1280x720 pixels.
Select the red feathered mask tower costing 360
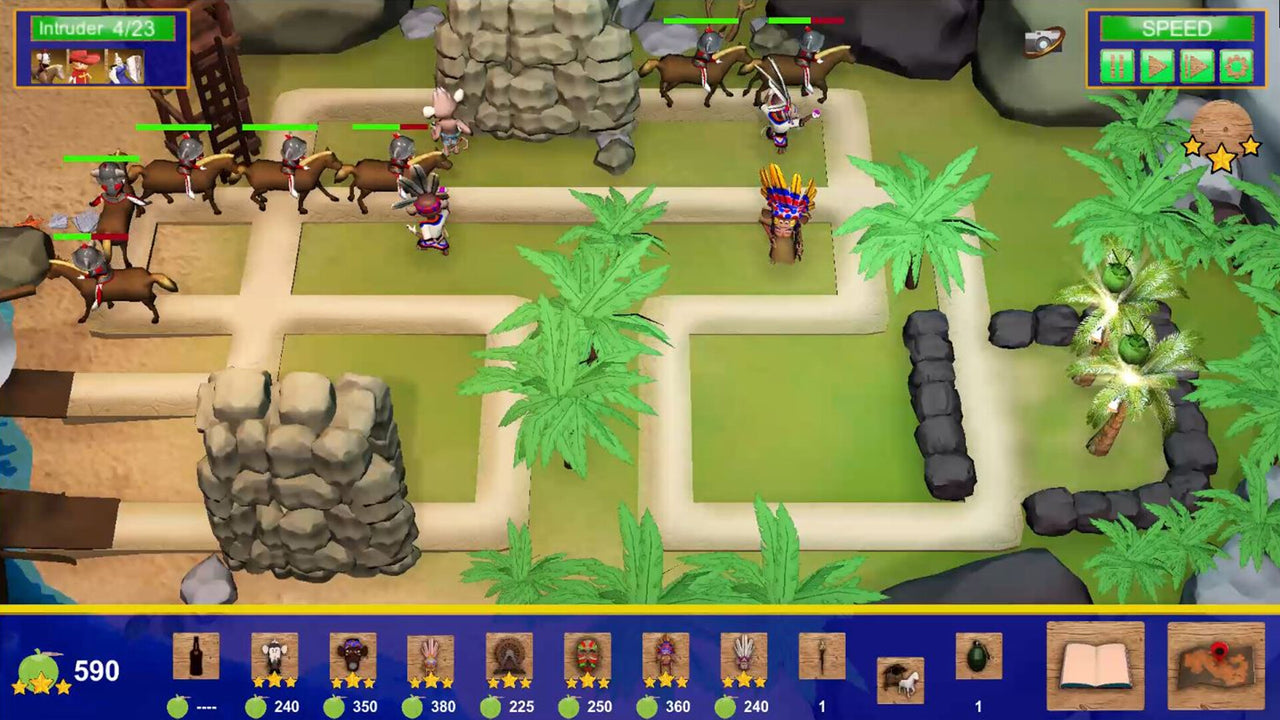coord(665,655)
